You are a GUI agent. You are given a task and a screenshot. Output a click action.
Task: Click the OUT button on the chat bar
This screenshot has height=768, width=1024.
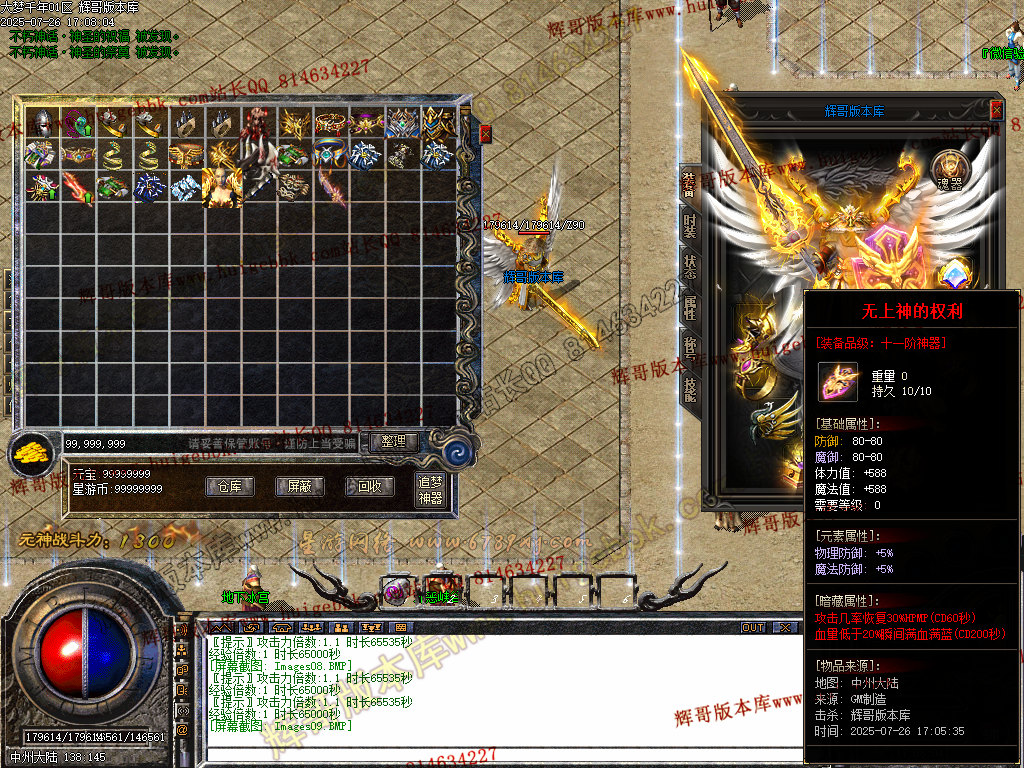click(753, 628)
